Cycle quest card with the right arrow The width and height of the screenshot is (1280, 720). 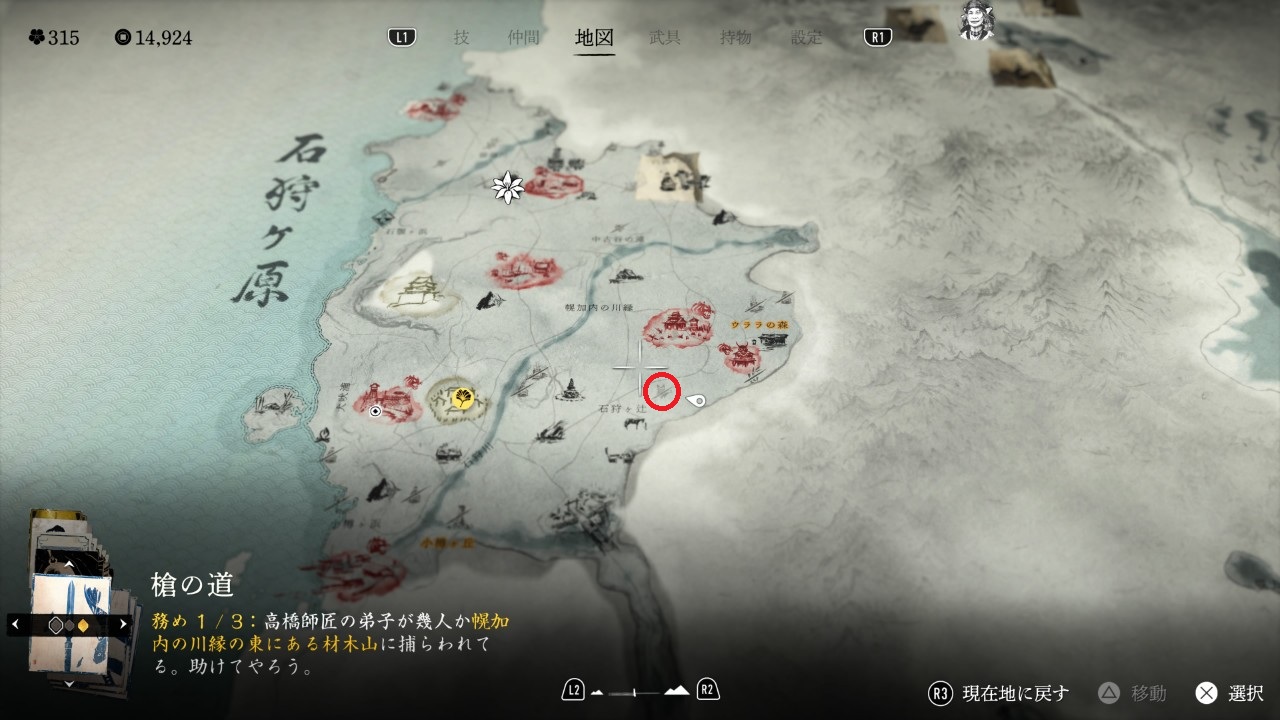click(123, 624)
